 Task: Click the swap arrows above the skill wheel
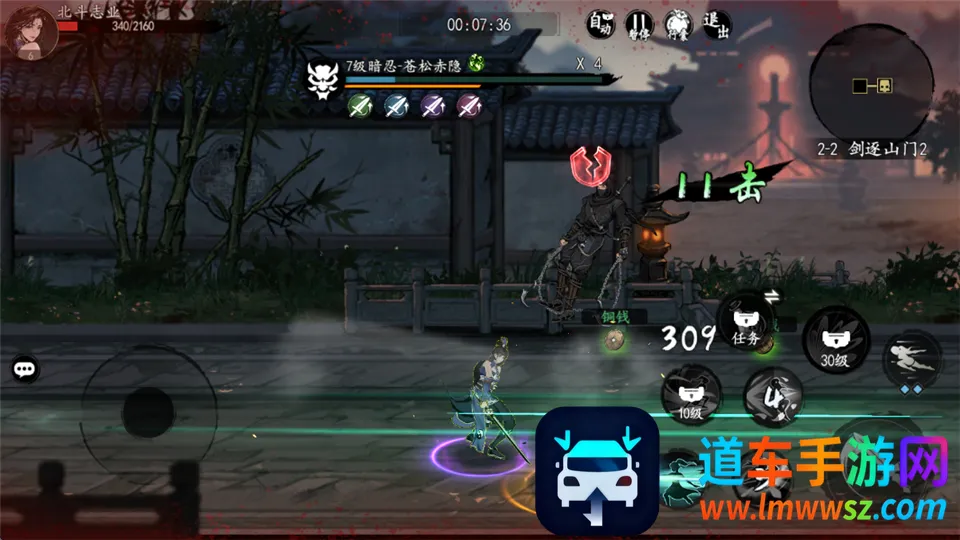[x=771, y=295]
